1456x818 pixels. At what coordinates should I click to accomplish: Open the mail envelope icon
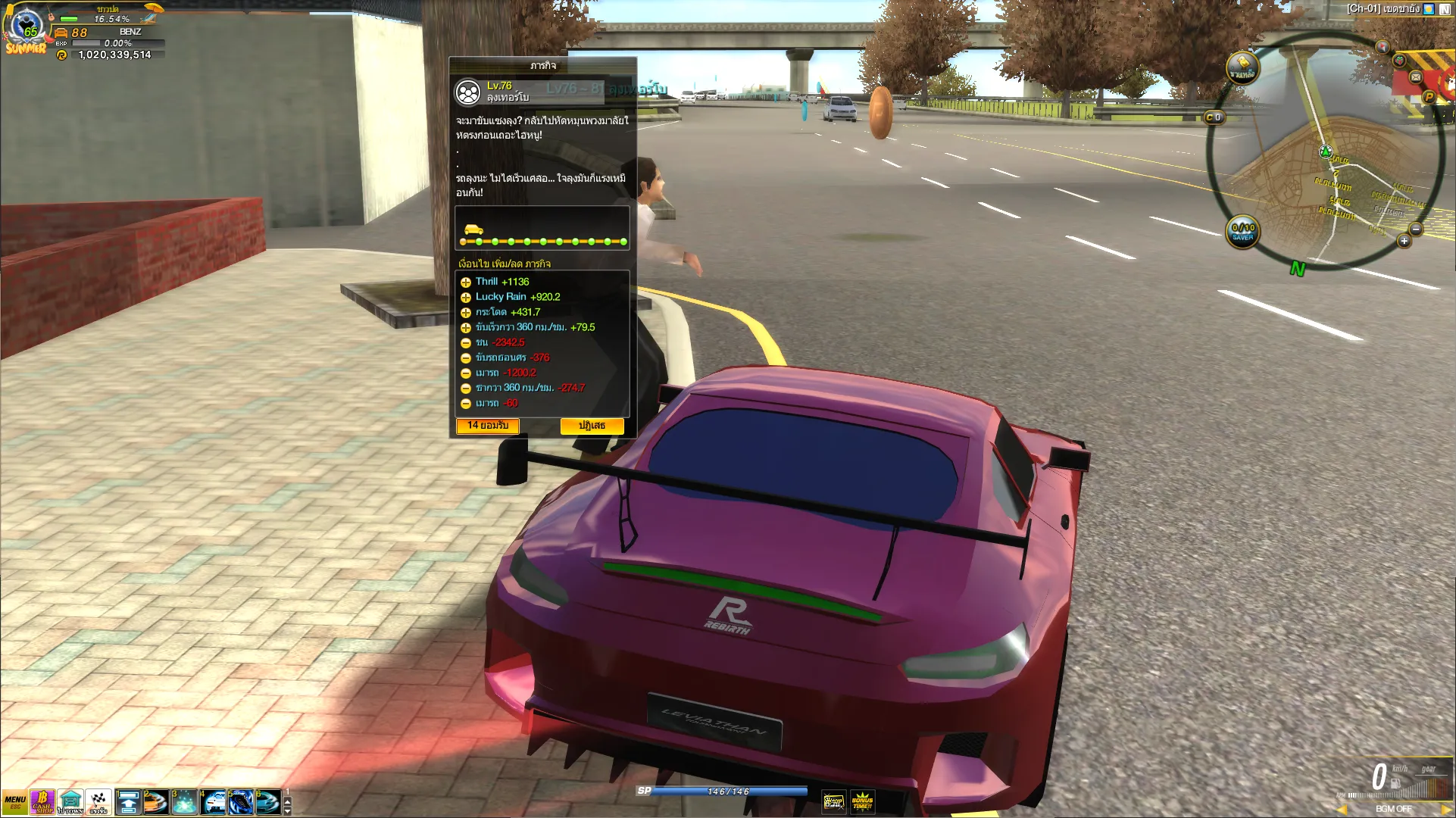coord(1415,76)
